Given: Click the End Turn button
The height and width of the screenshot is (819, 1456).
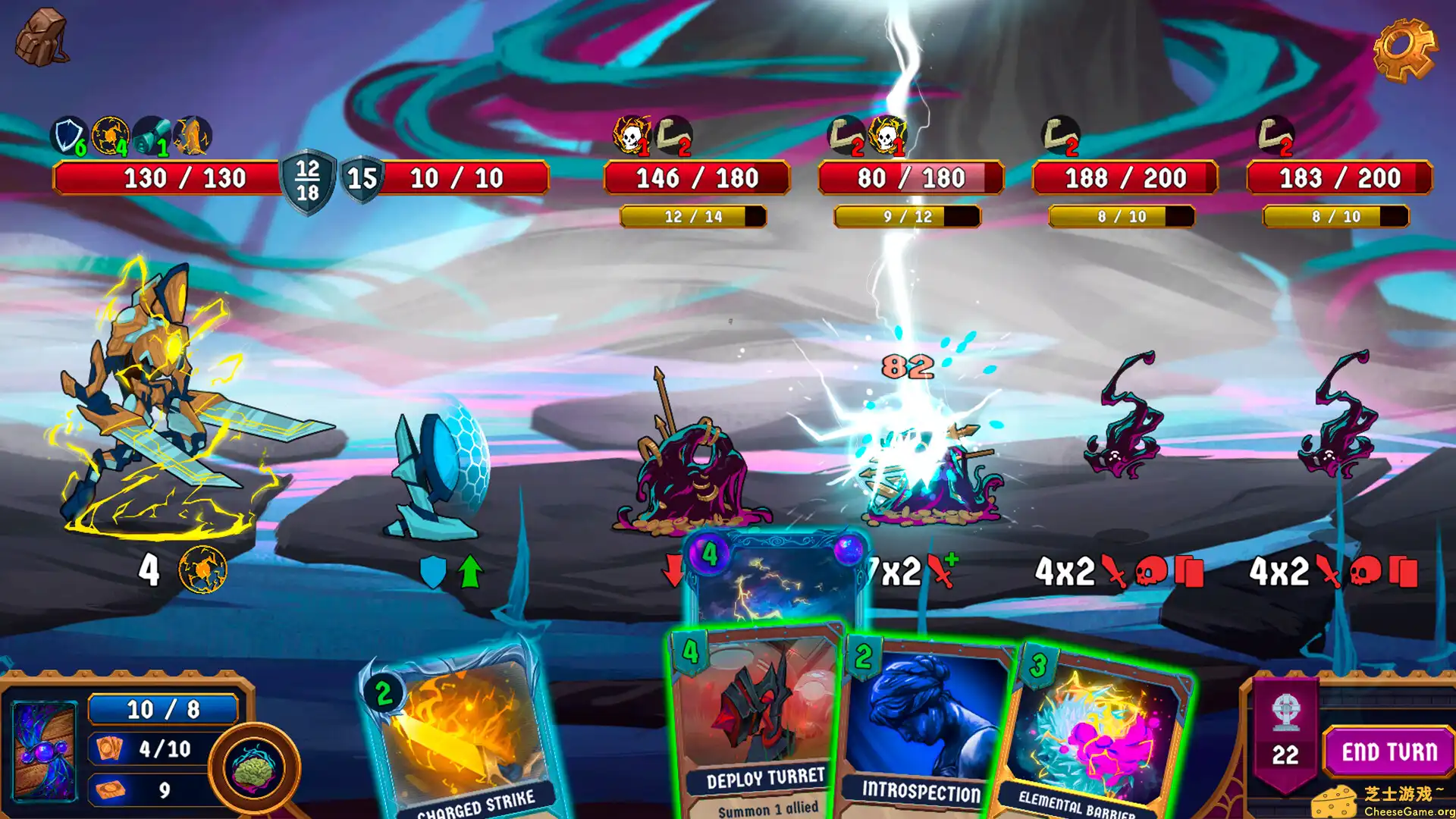Looking at the screenshot, I should [1389, 752].
